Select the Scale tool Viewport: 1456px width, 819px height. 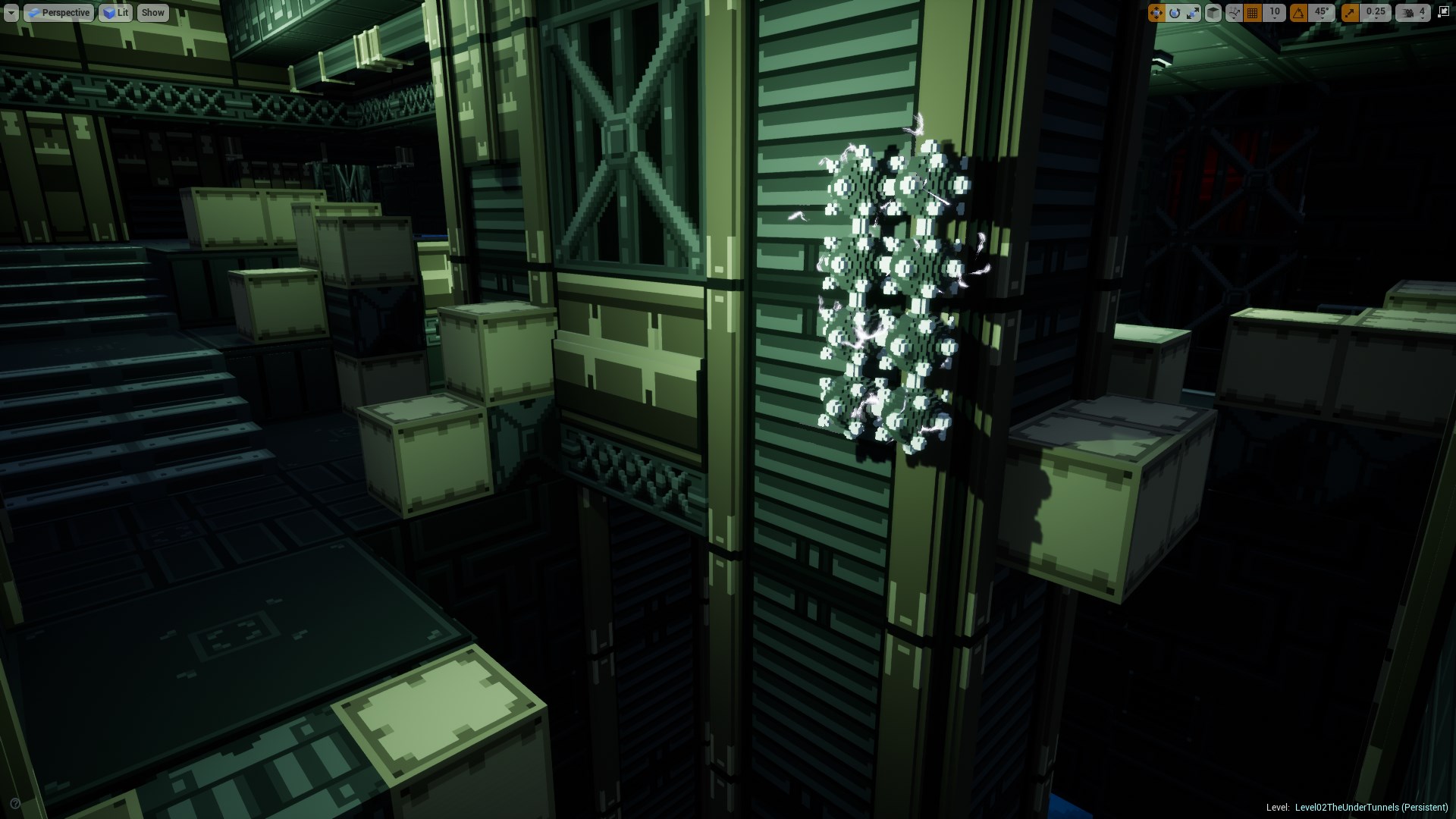pyautogui.click(x=1194, y=12)
